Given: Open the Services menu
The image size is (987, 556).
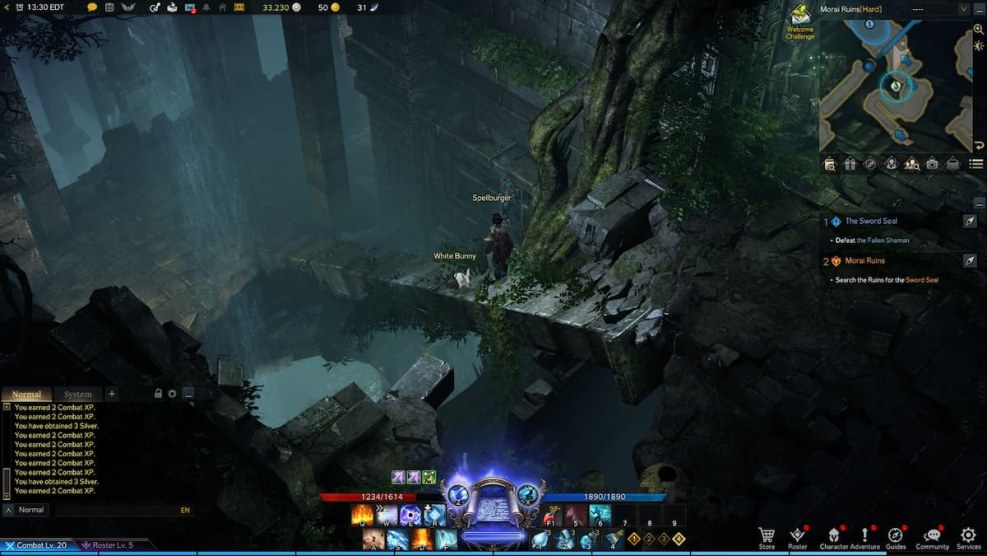Looking at the screenshot, I should [968, 536].
